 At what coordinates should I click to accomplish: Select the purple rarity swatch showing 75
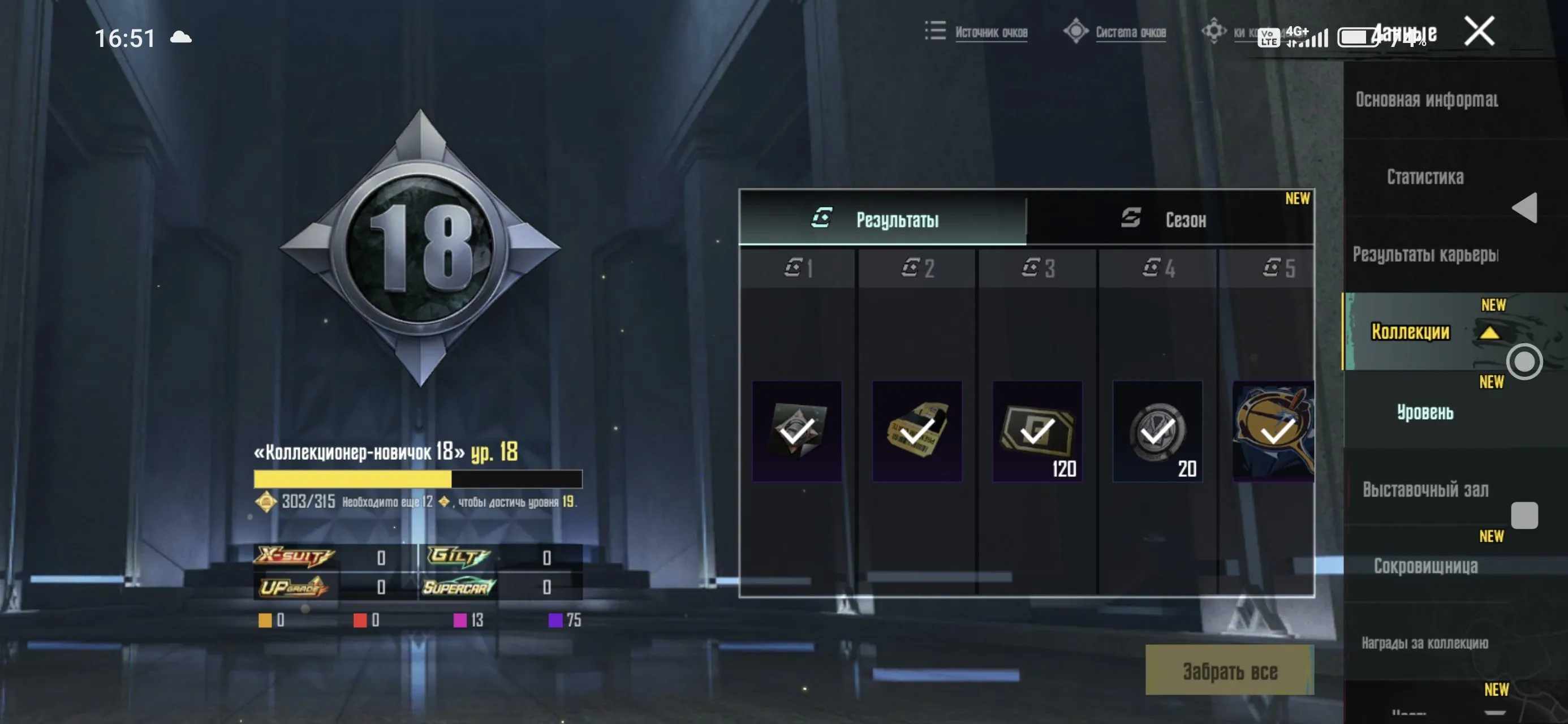click(554, 620)
